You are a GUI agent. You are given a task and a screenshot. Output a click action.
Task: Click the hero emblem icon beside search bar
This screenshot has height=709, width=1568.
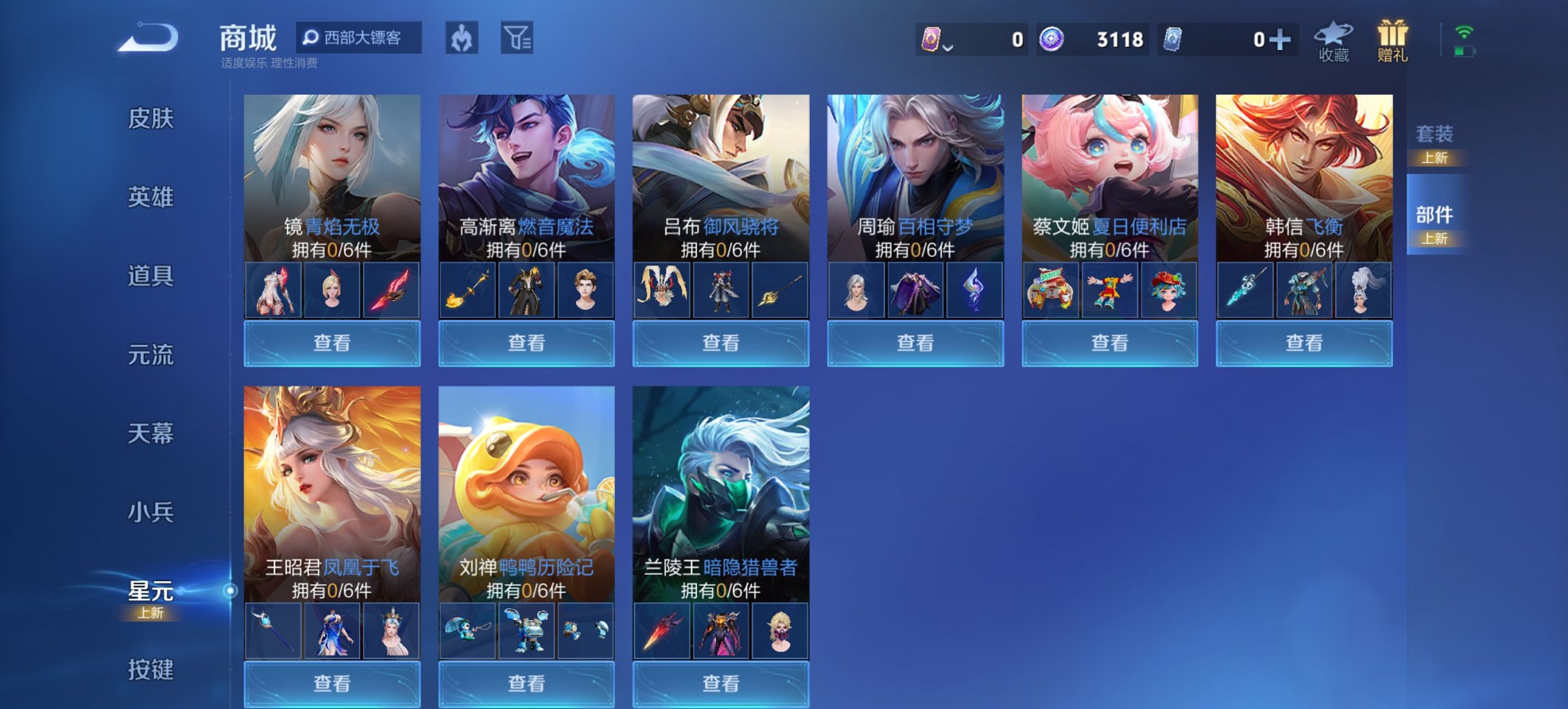click(462, 38)
